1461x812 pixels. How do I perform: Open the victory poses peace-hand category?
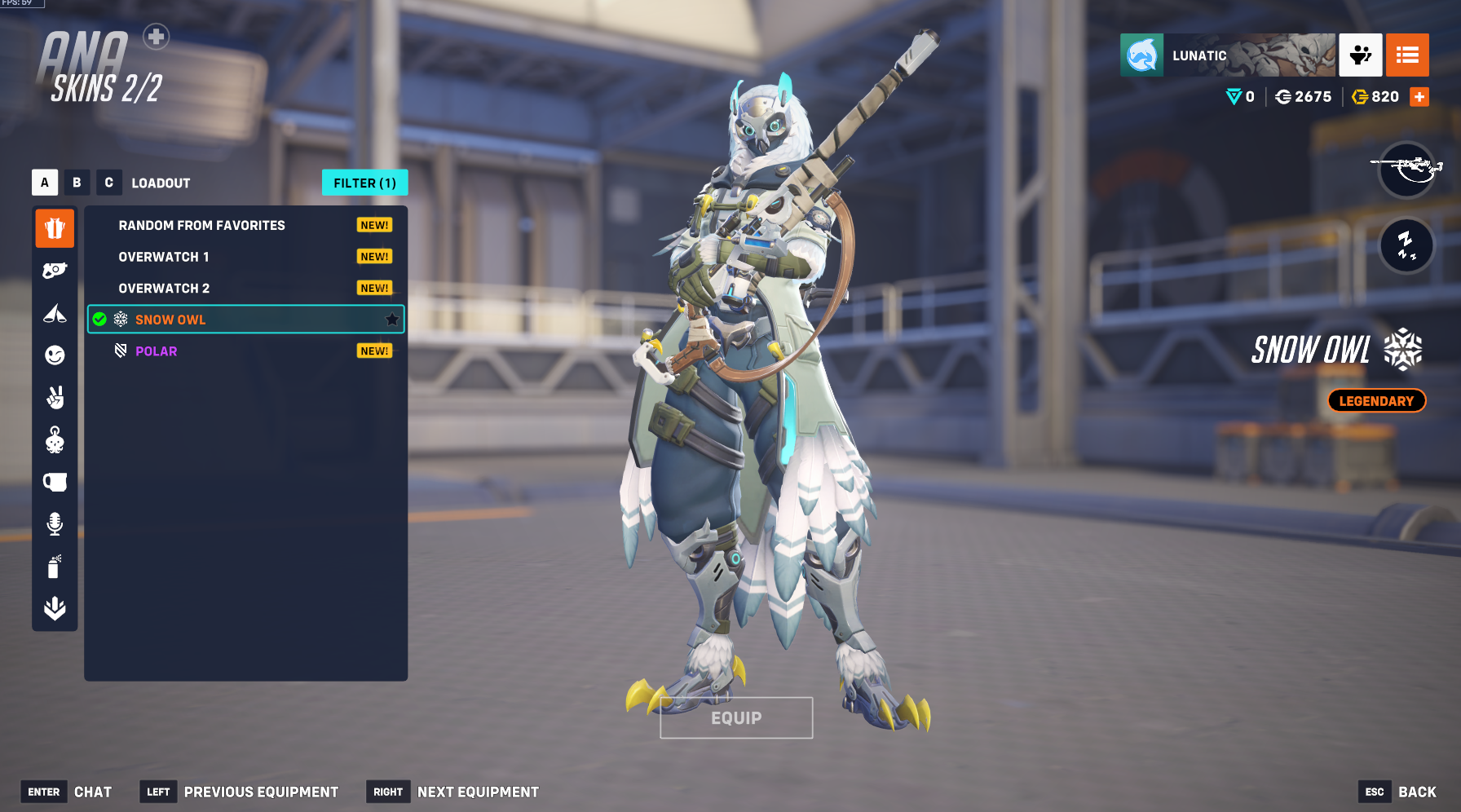[x=55, y=398]
